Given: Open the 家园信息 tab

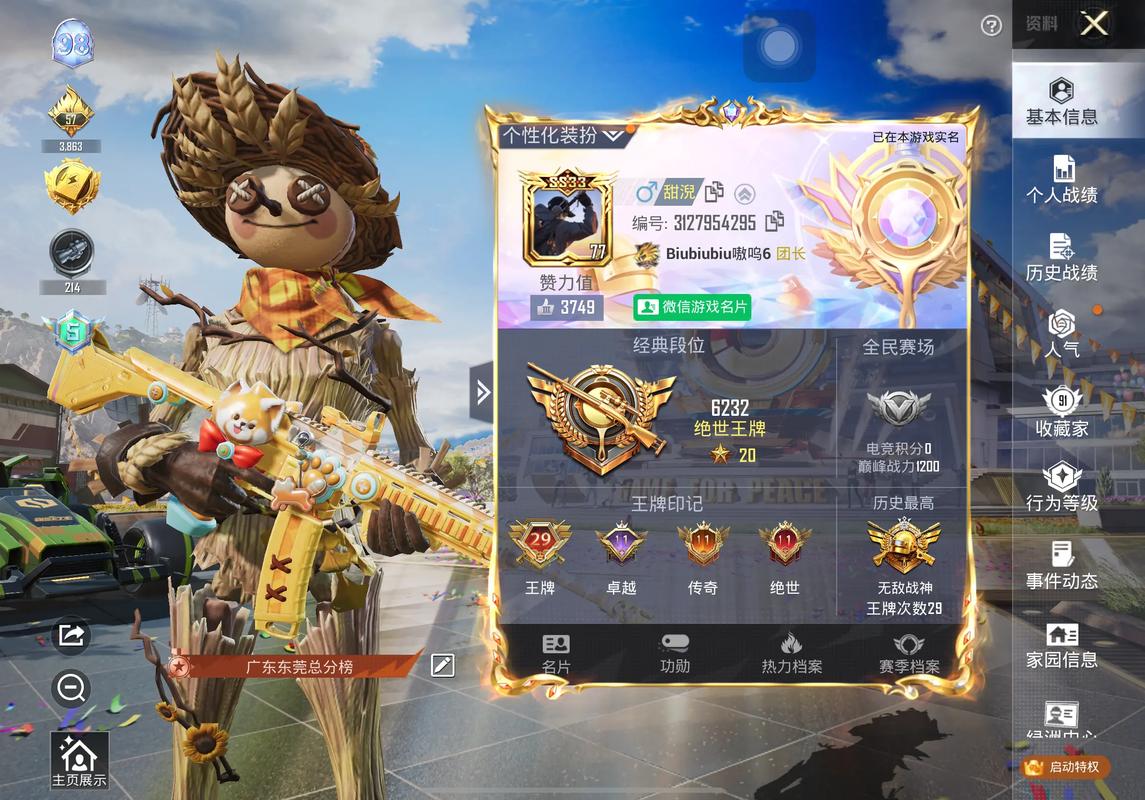Looking at the screenshot, I should (1061, 646).
